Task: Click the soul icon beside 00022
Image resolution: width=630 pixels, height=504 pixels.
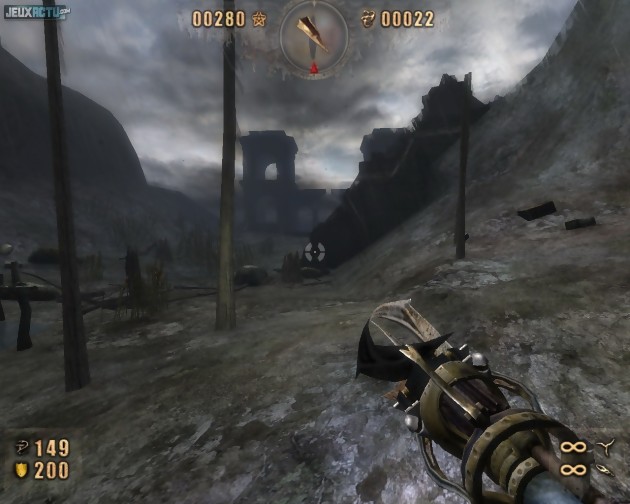Action: pyautogui.click(x=368, y=19)
